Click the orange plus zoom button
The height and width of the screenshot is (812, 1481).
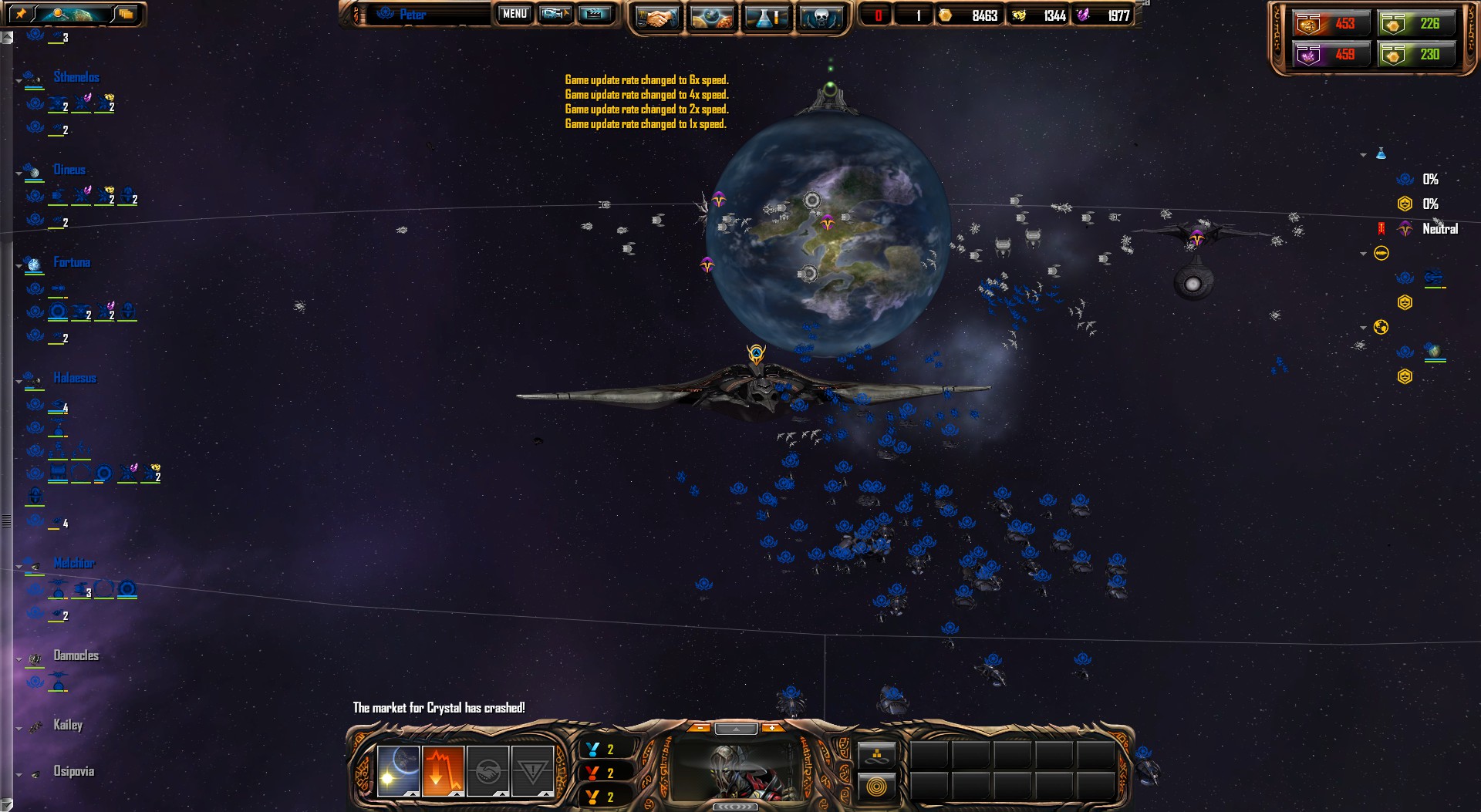coord(771,727)
